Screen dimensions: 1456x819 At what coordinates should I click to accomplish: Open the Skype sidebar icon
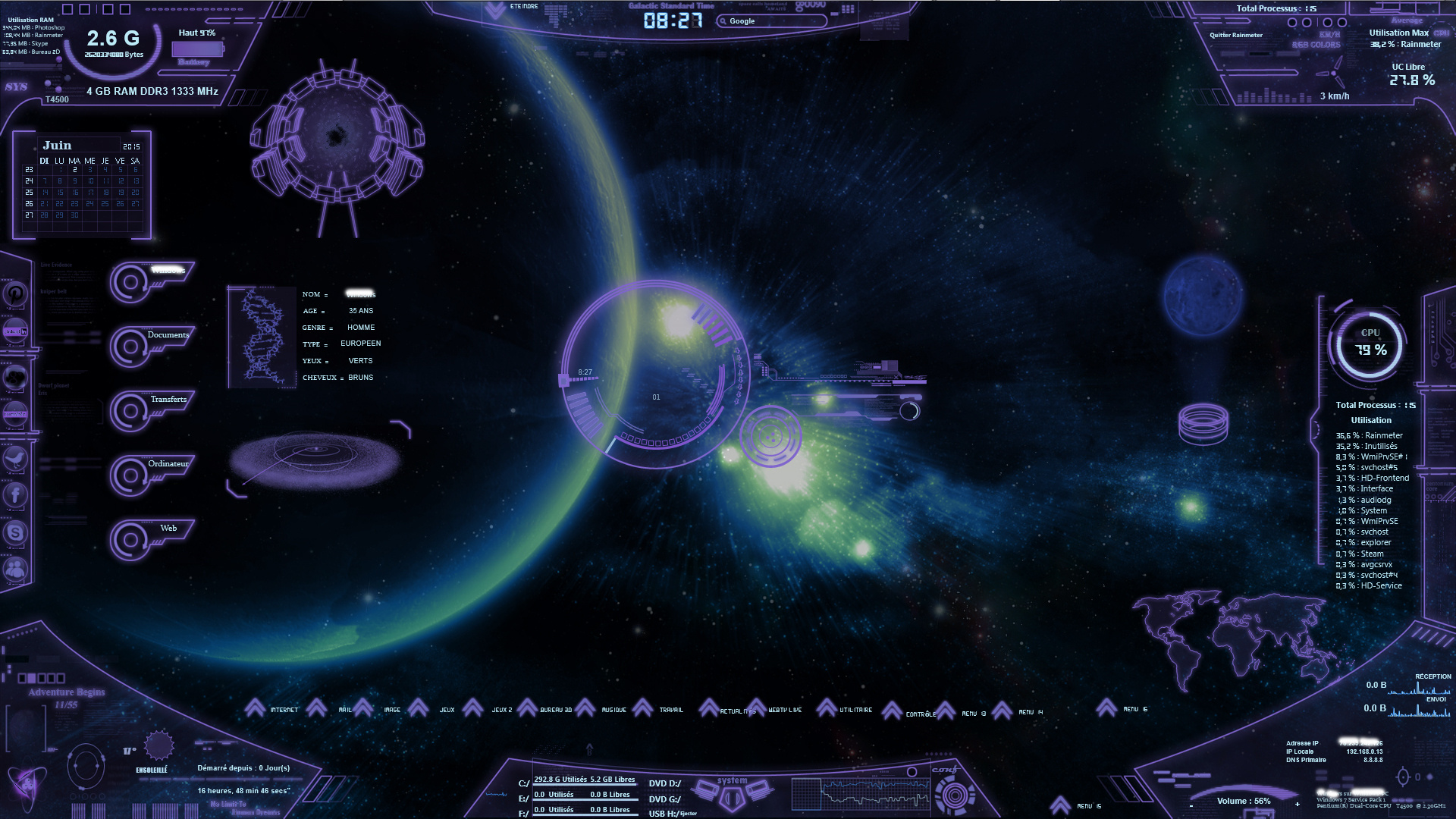15,532
